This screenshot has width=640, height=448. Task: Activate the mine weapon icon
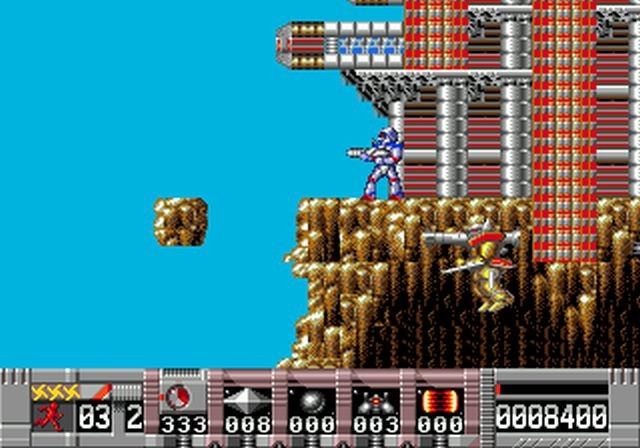pyautogui.click(x=373, y=401)
